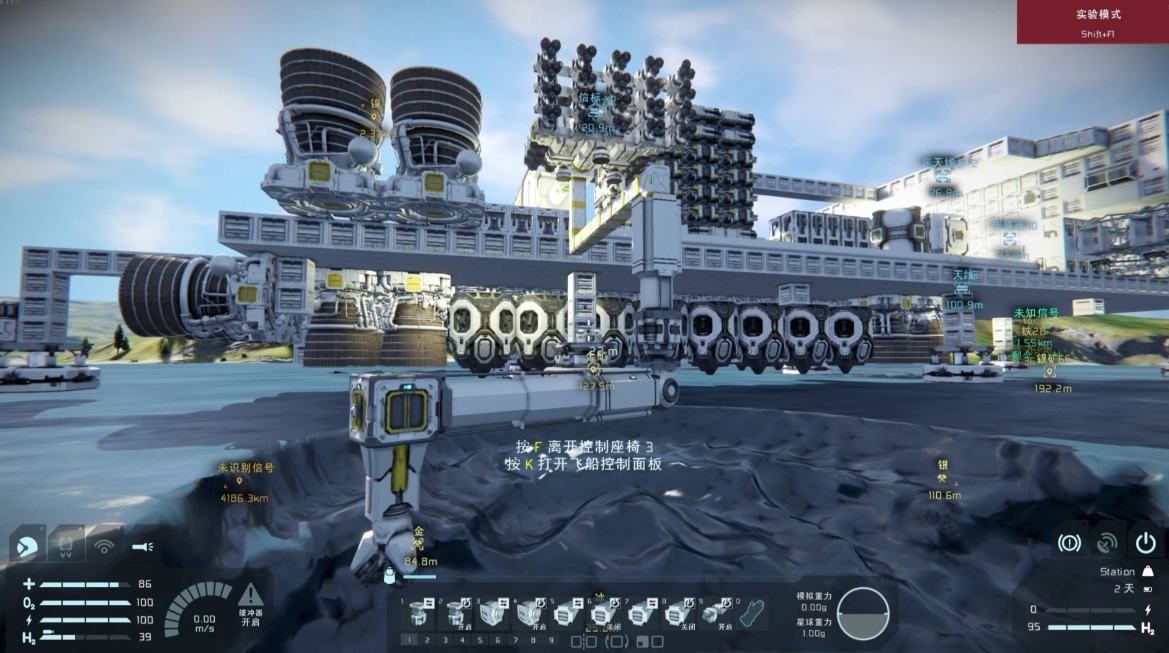Toggle the helmet icon

tap(27, 547)
